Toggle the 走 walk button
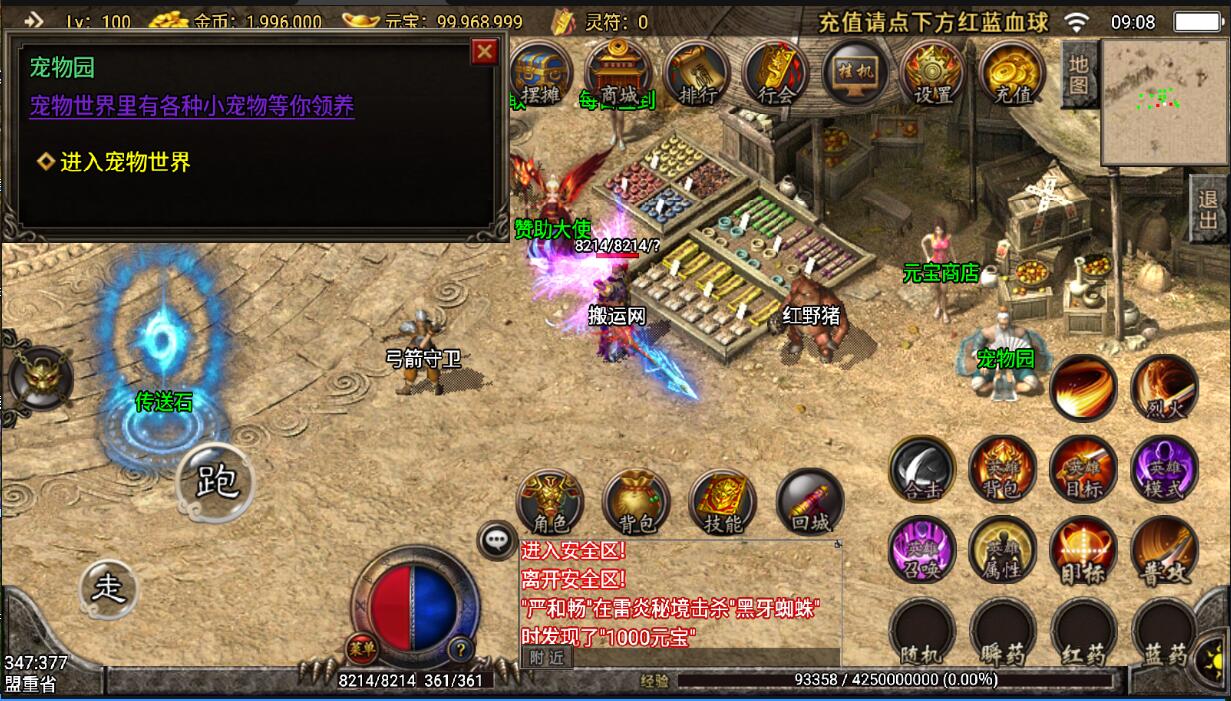Image resolution: width=1231 pixels, height=701 pixels. 108,587
